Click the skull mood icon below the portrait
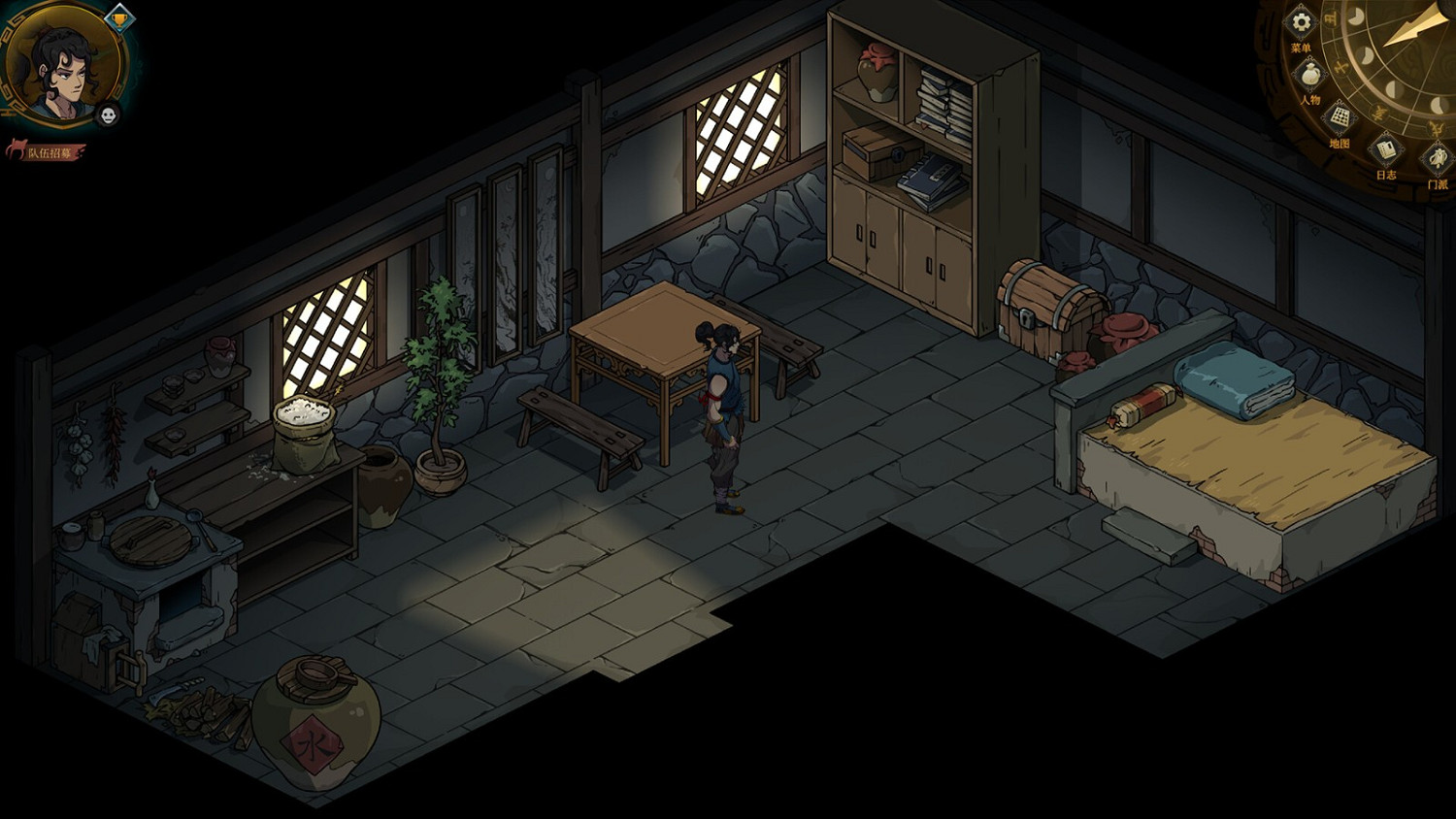 tap(109, 116)
